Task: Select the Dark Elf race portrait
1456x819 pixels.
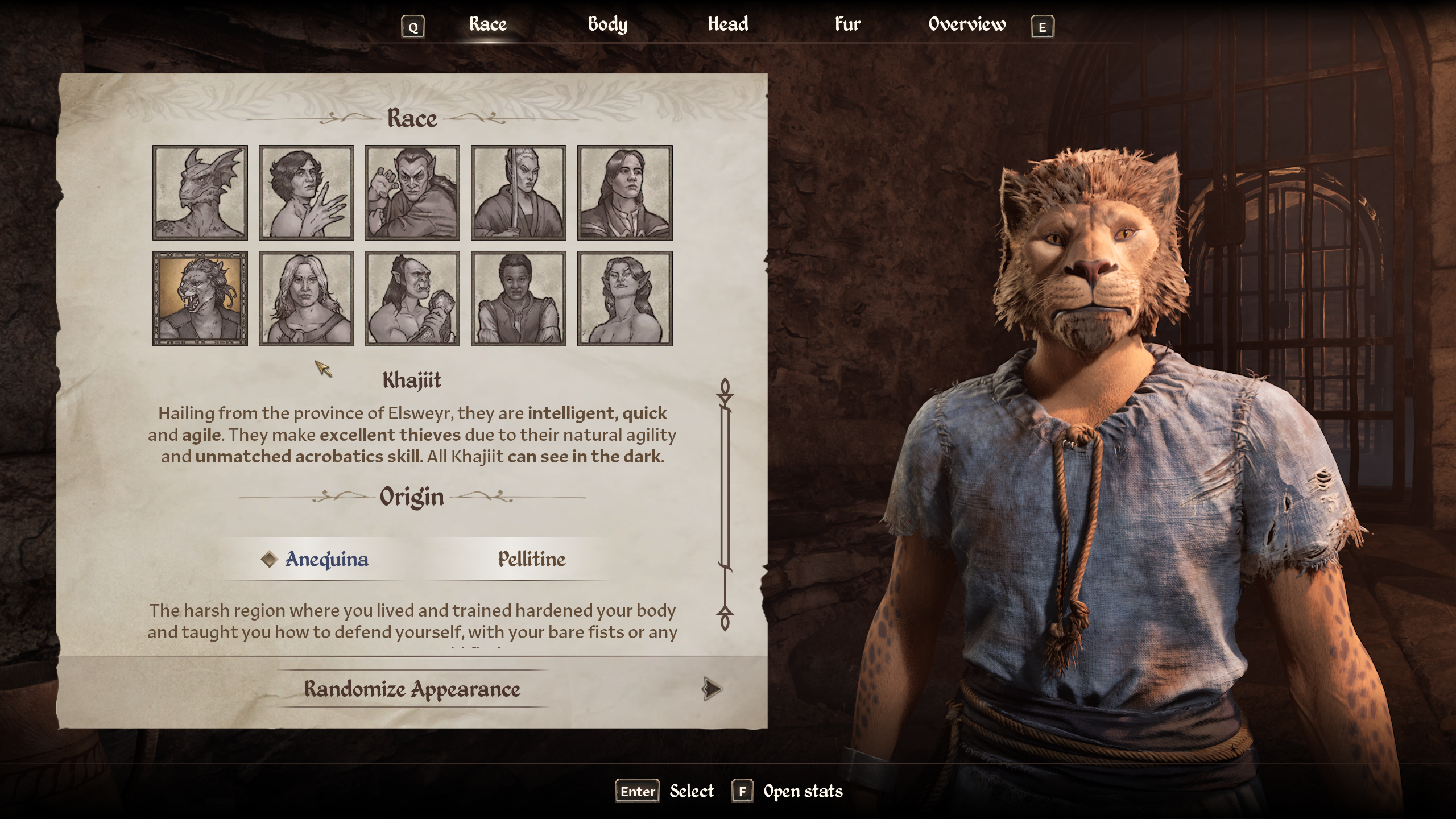Action: tap(412, 193)
